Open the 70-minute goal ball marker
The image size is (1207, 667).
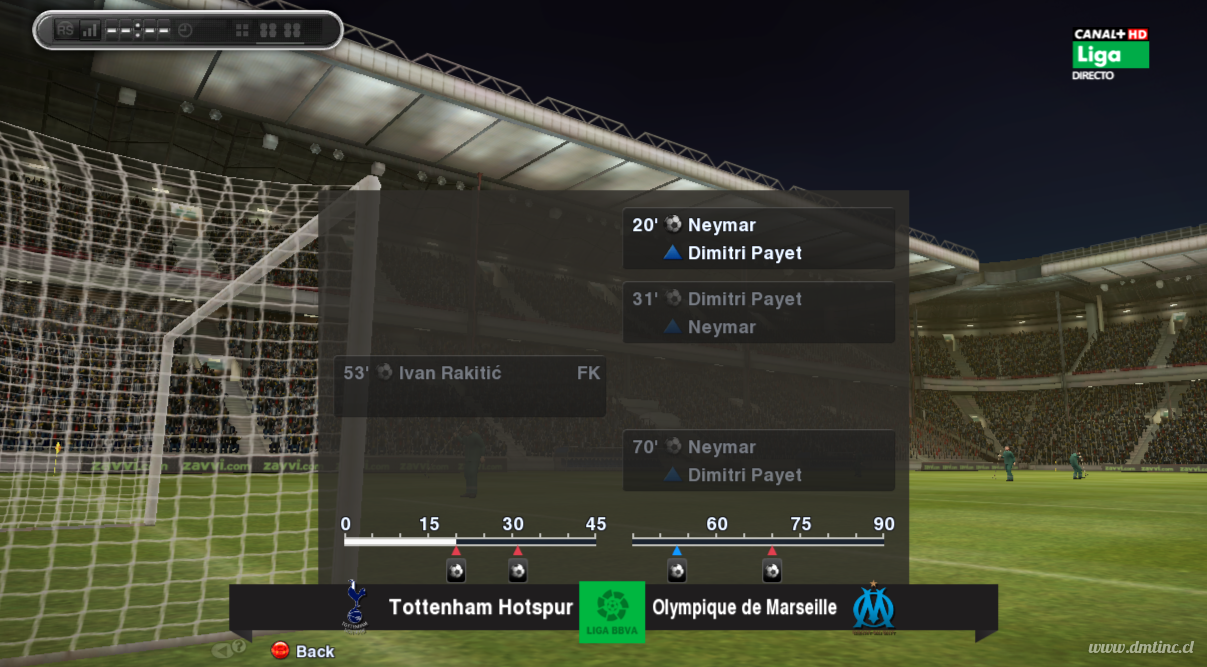tap(772, 571)
